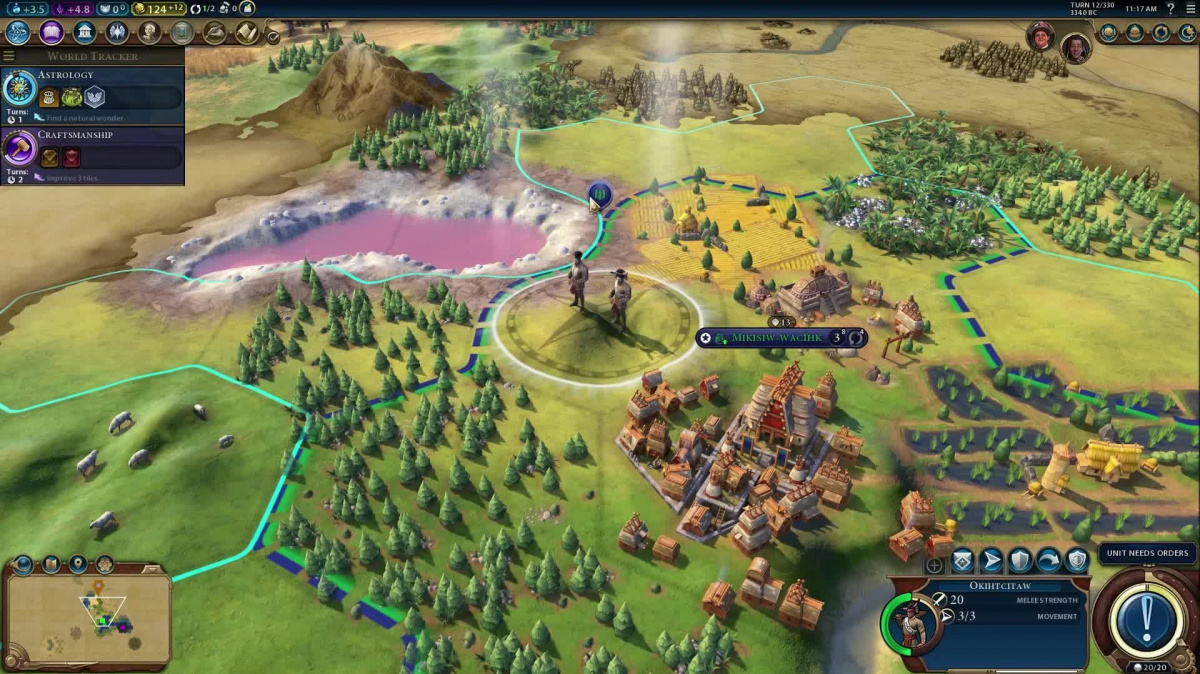
Task: Open the Great People screen
Action: pyautogui.click(x=150, y=32)
